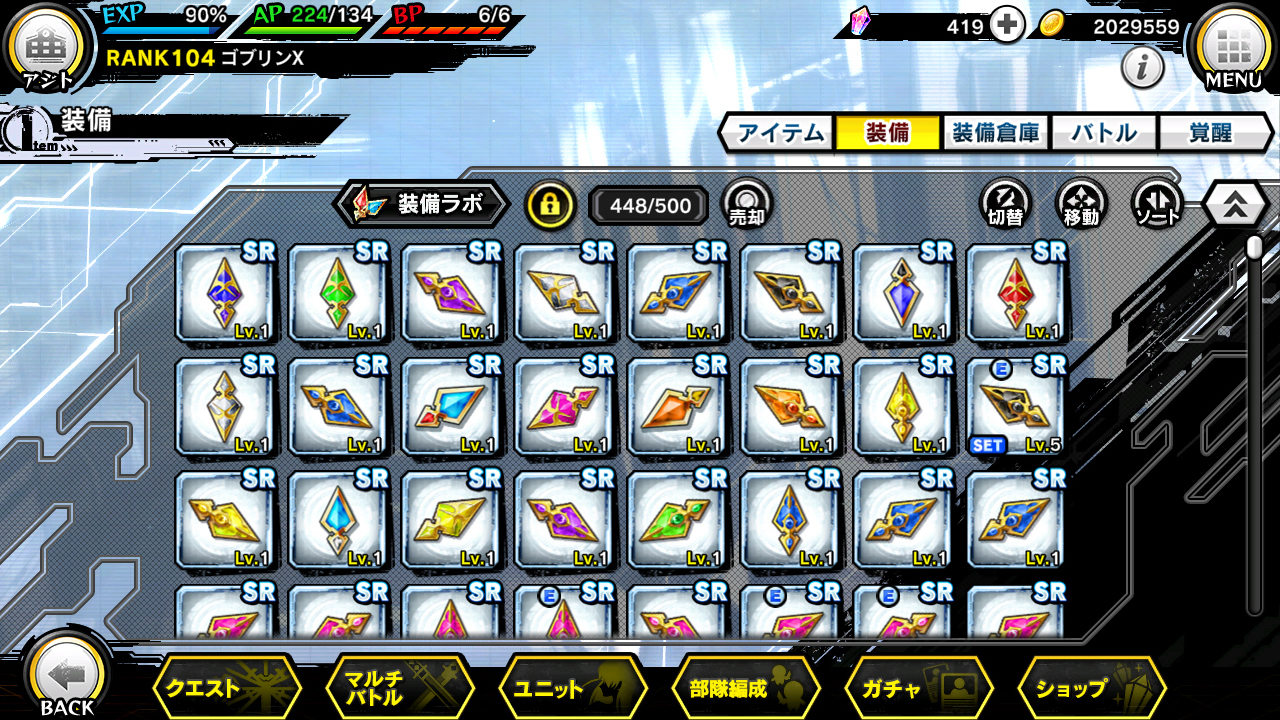Open the 装備ラボ equipment lab
This screenshot has height=720, width=1280.
point(423,205)
